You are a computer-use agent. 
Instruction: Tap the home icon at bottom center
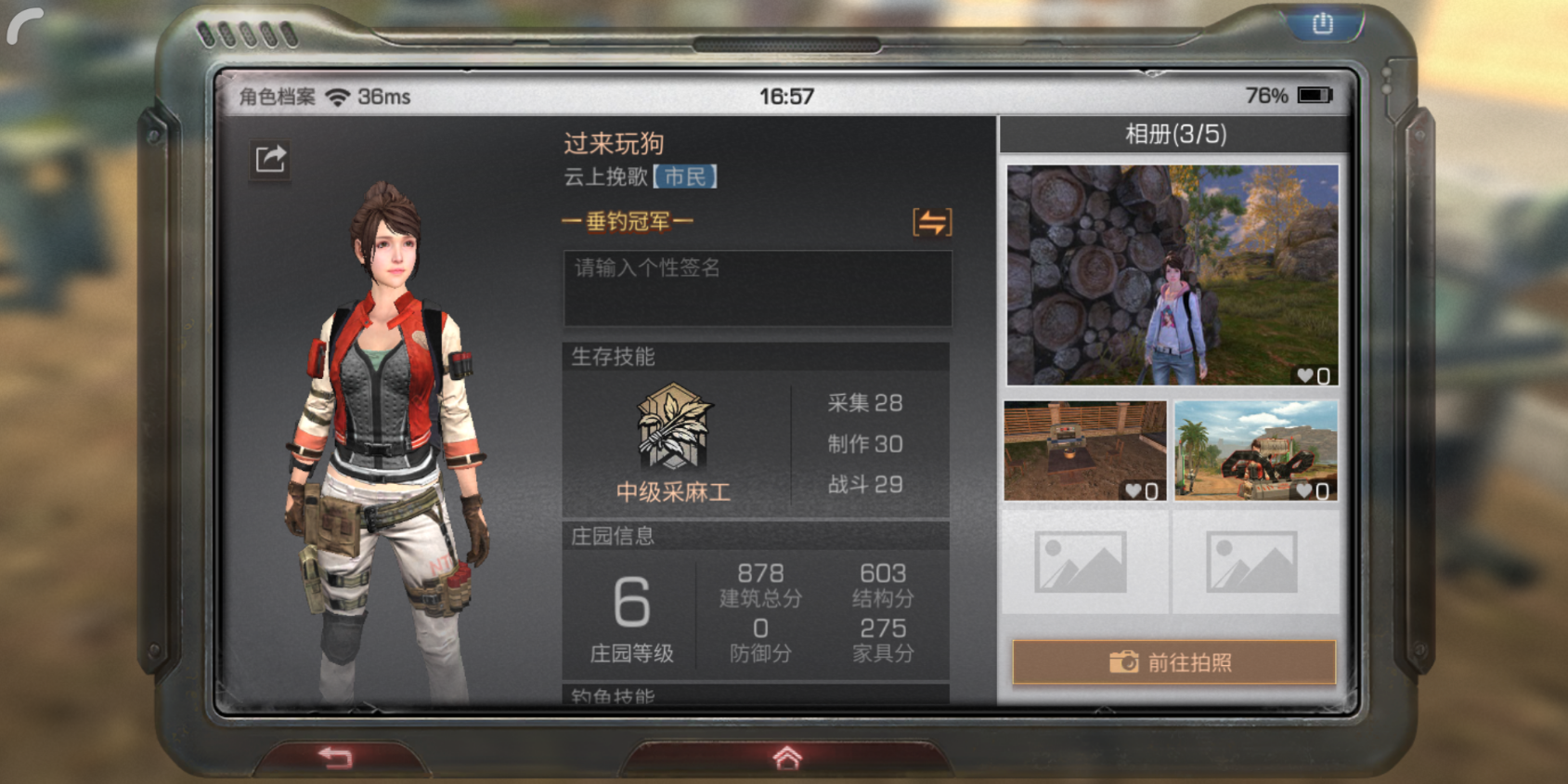tap(784, 759)
